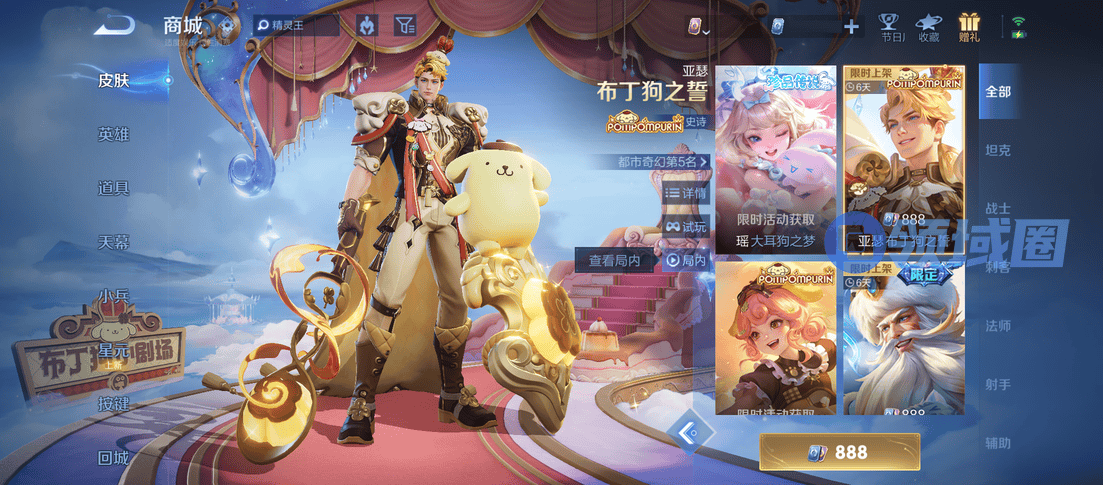Filter skins by 法师 class
1103x485 pixels.
click(998, 326)
